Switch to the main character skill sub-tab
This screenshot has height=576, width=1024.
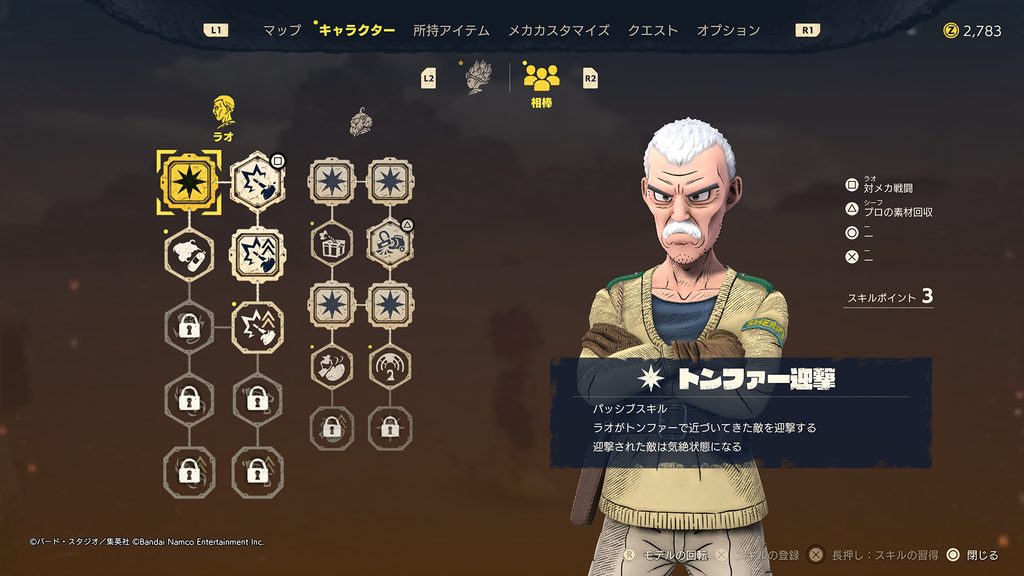click(x=480, y=78)
